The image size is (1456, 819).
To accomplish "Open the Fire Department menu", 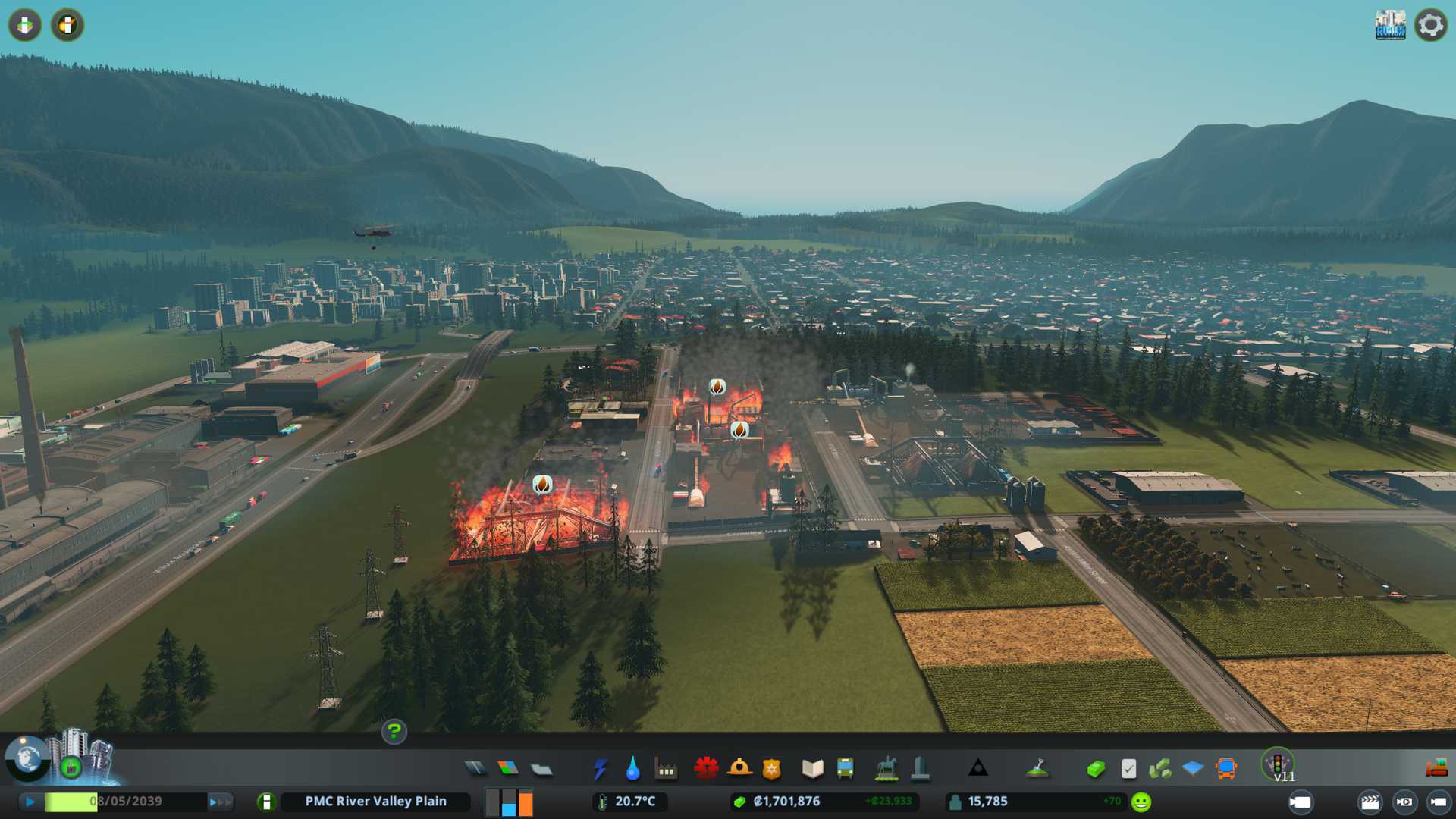I will coord(739,769).
